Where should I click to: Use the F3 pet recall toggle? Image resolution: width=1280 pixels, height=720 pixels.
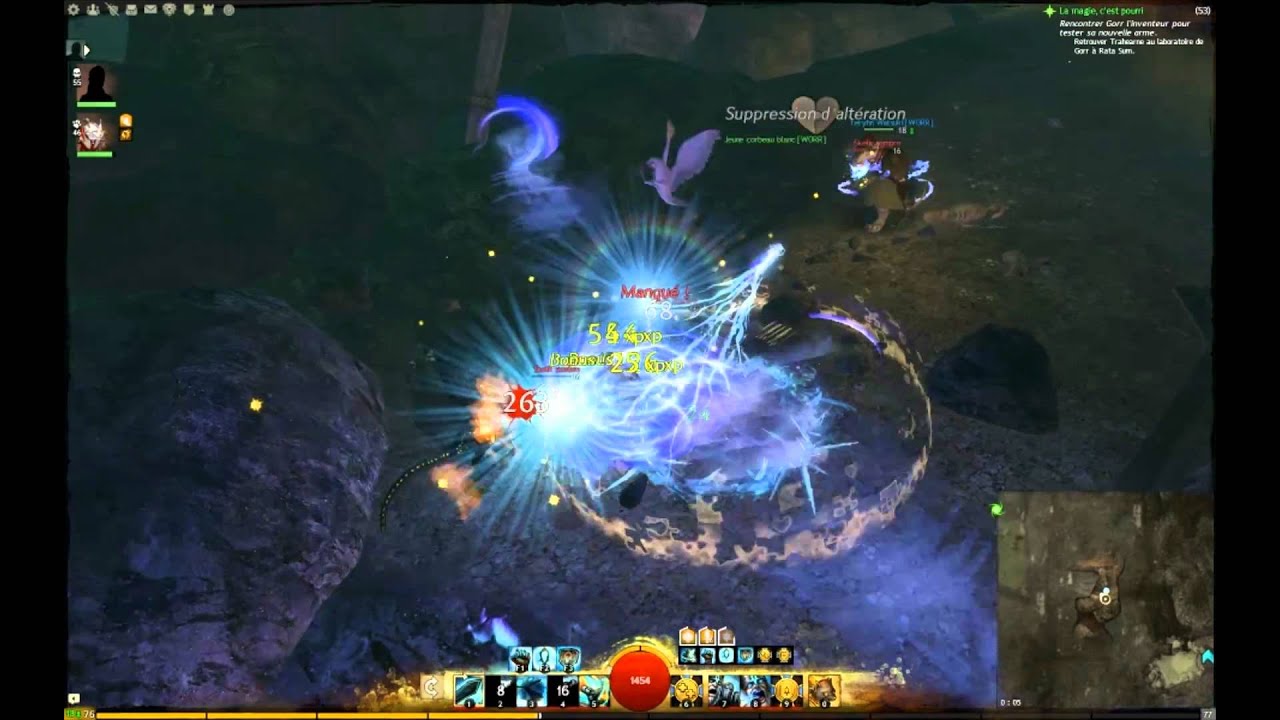pos(568,658)
